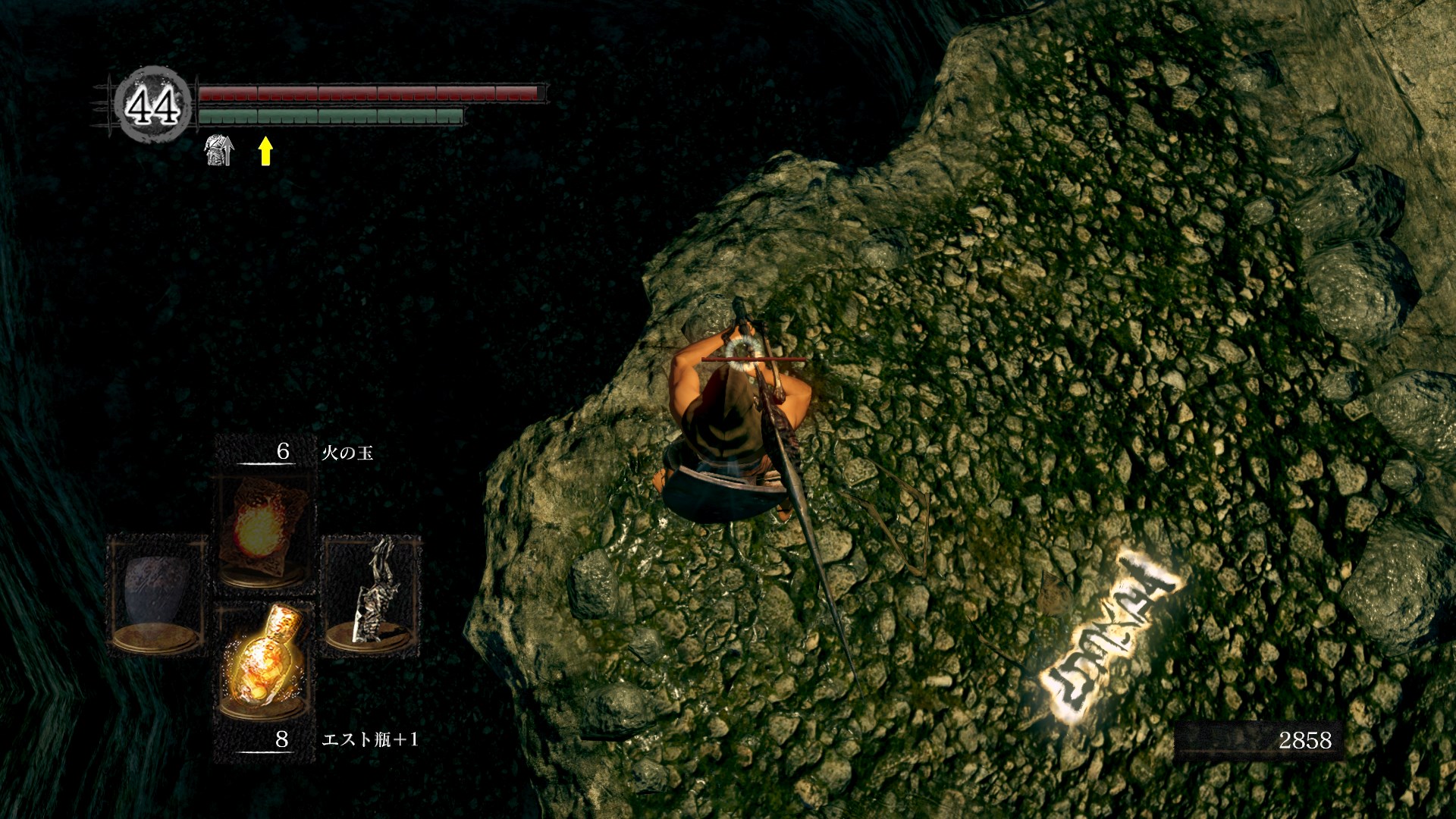Select the right-hand weapon slot
The height and width of the screenshot is (819, 1456).
[371, 593]
